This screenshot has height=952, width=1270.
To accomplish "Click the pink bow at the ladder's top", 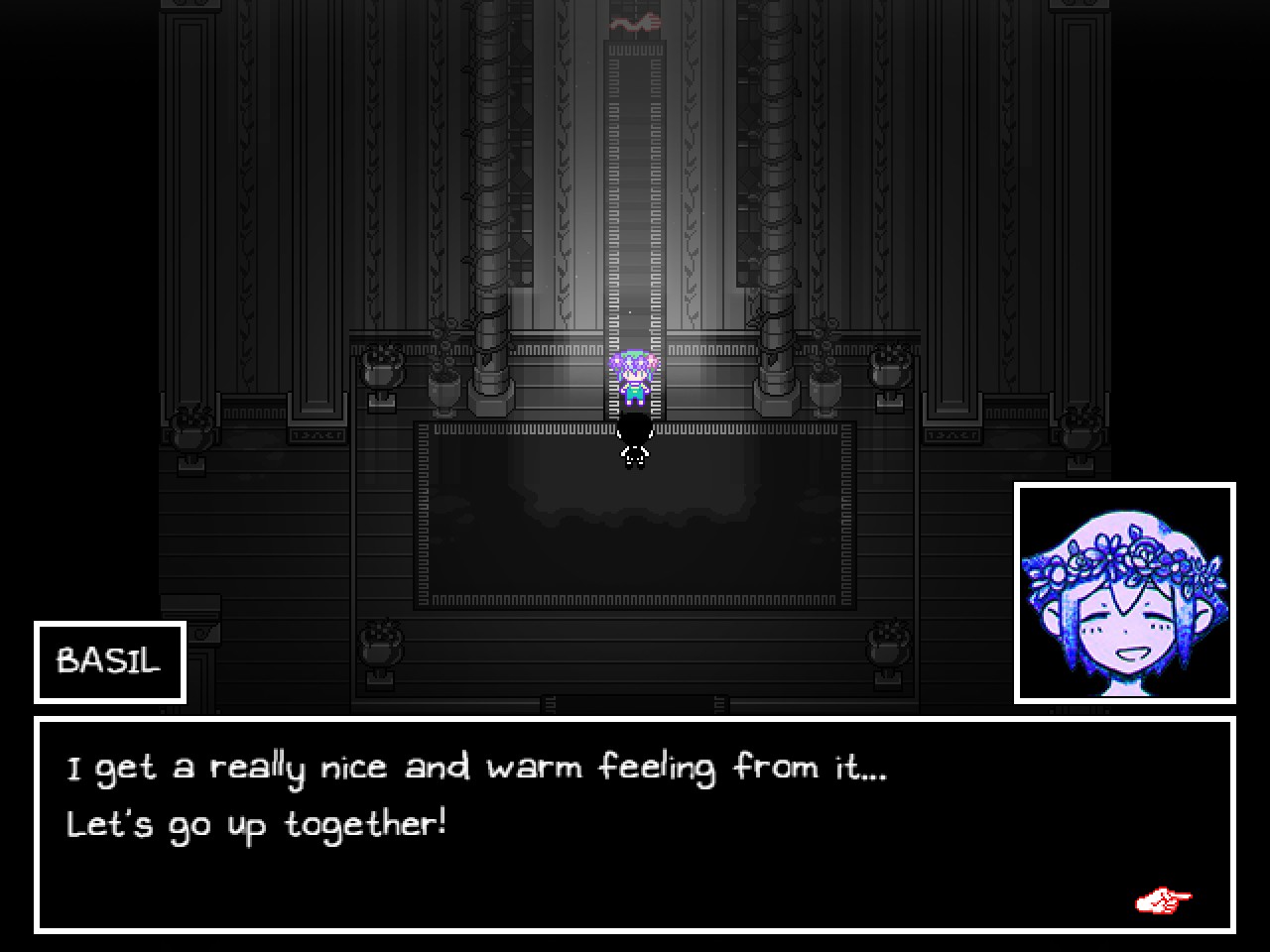I will 635,20.
